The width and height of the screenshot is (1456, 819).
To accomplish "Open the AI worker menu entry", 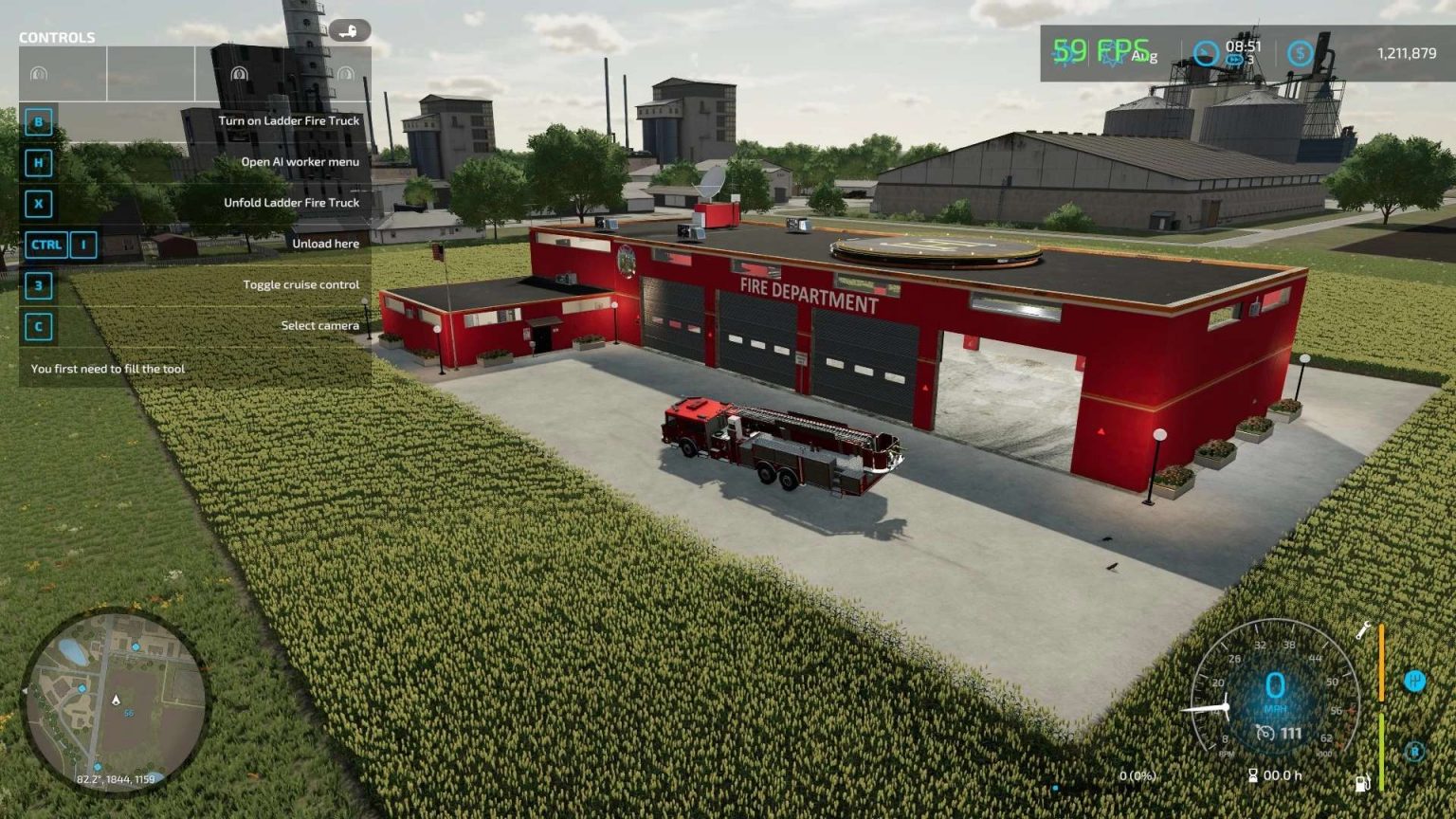I will pos(301,161).
